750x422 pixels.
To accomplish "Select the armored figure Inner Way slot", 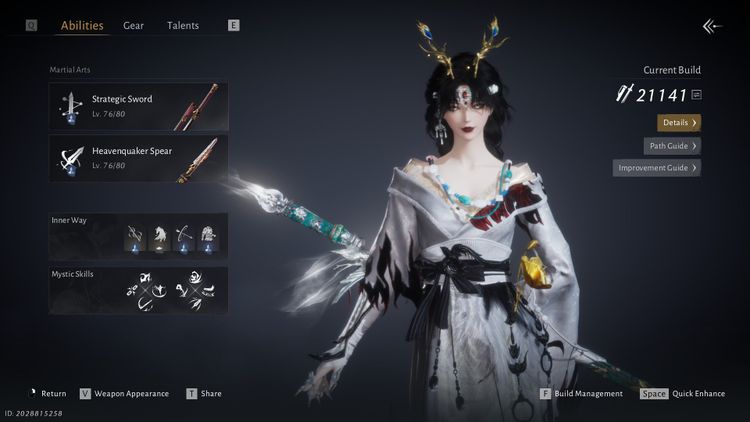I will click(x=207, y=236).
